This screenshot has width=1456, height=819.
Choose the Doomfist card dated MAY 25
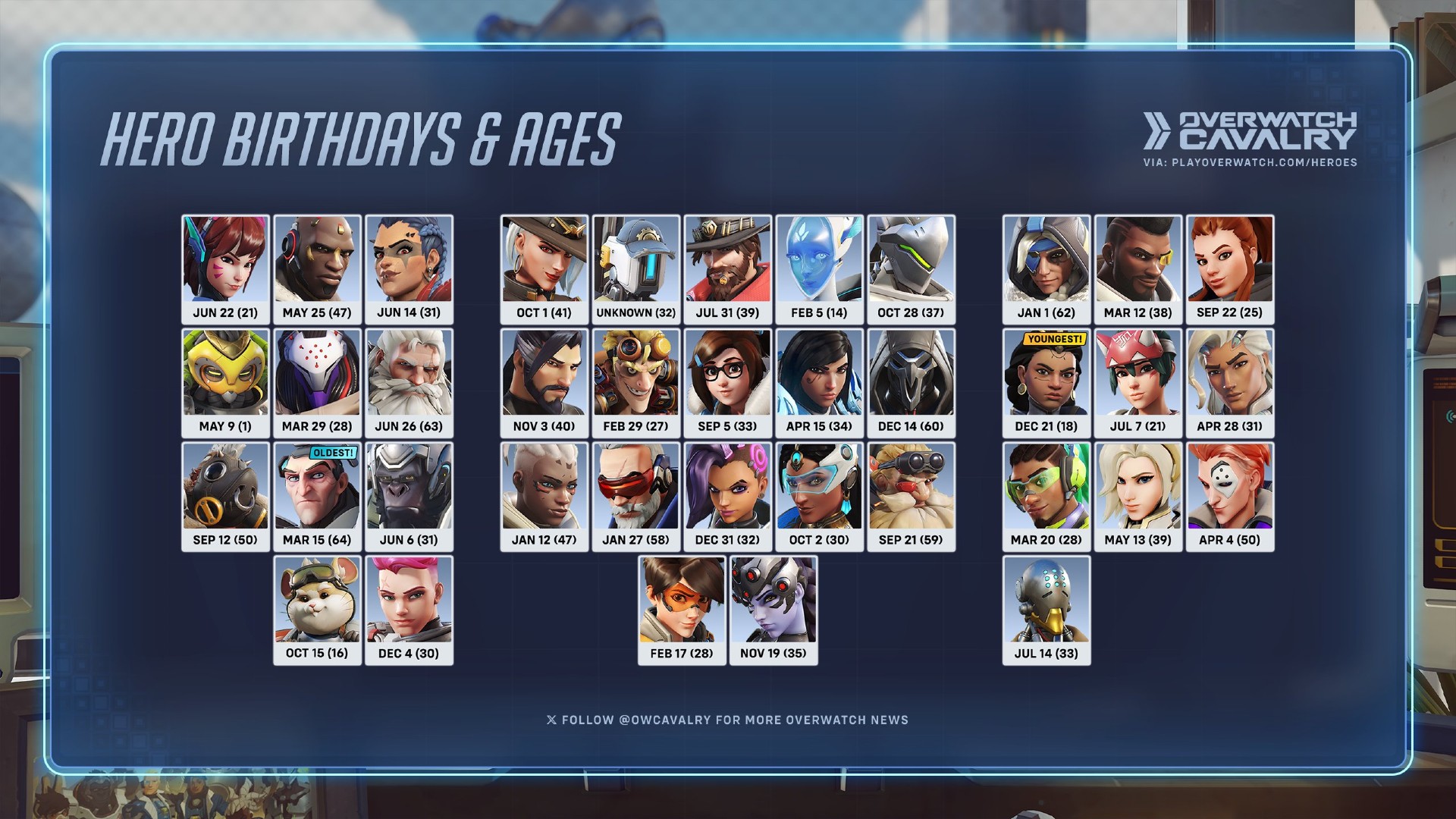[317, 269]
